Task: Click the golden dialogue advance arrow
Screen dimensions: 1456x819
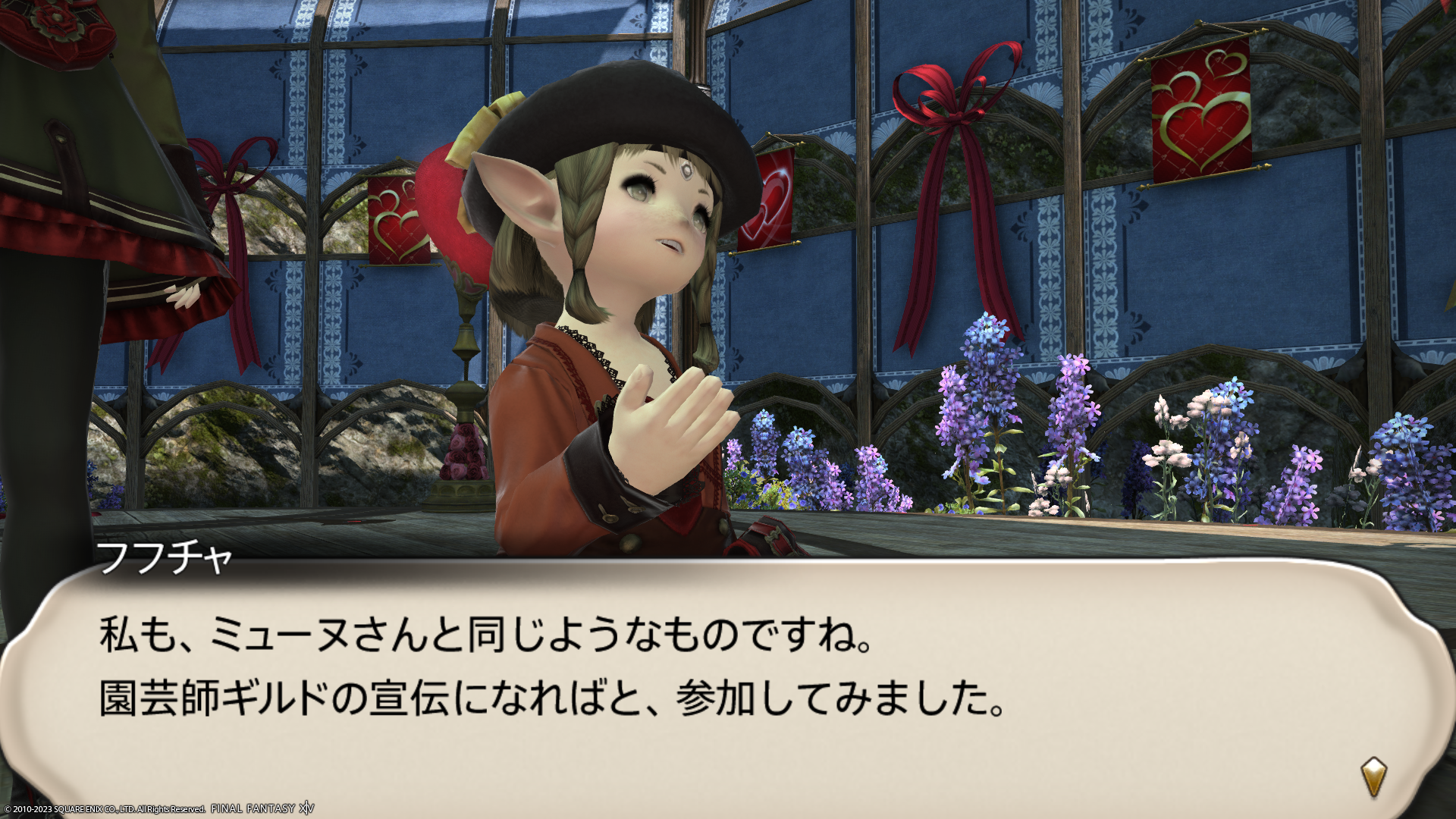Action: click(x=1373, y=777)
